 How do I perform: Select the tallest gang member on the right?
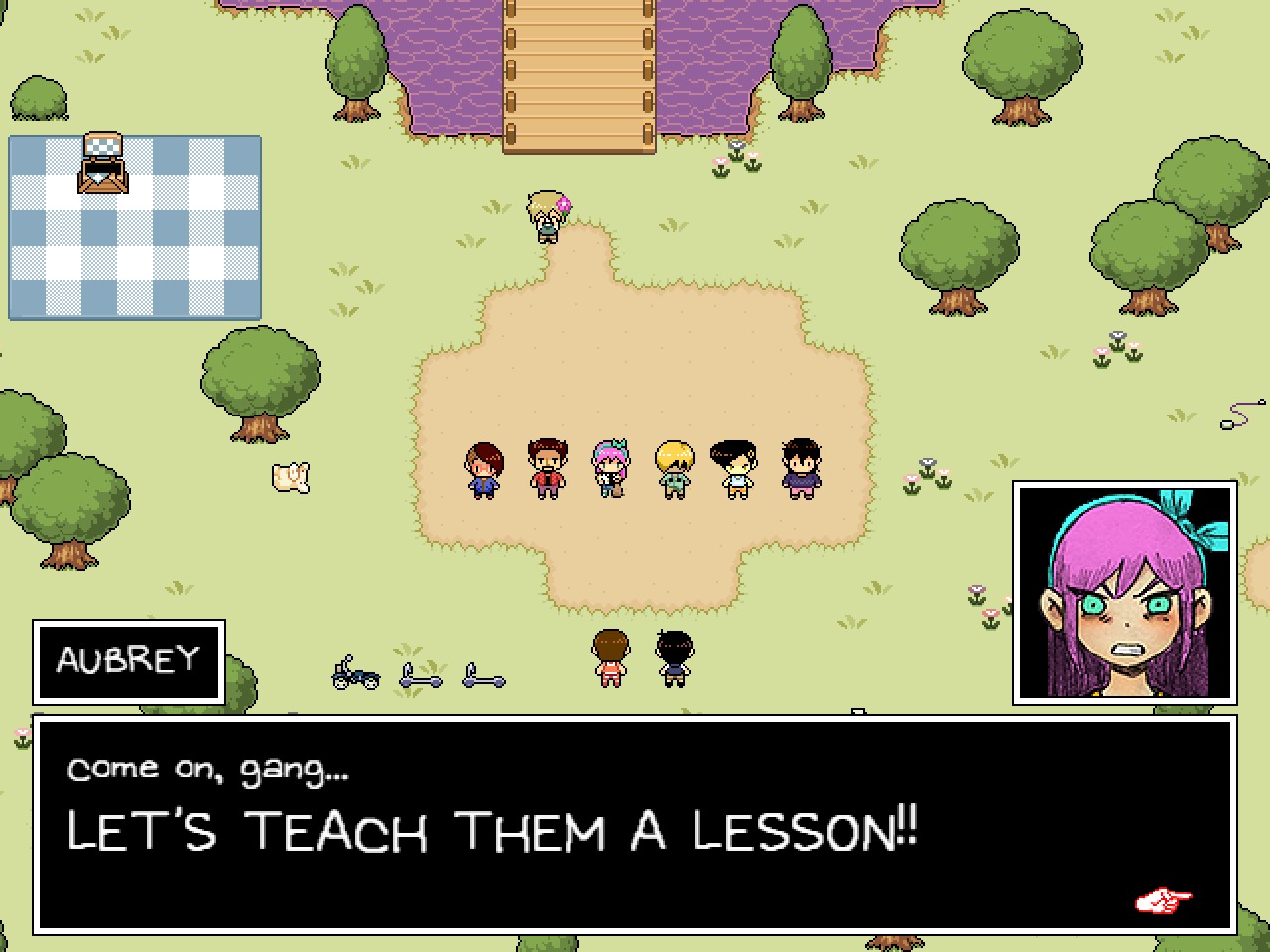(x=801, y=466)
